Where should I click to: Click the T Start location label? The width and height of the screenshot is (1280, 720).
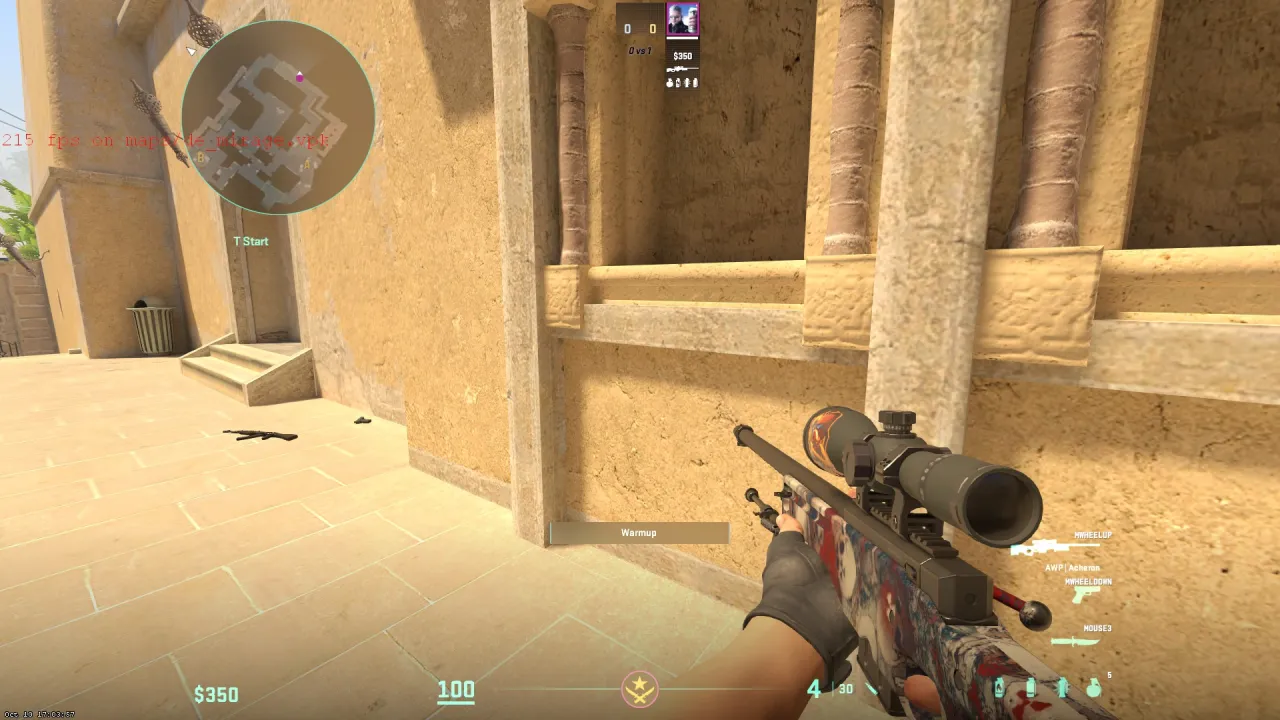[x=250, y=241]
